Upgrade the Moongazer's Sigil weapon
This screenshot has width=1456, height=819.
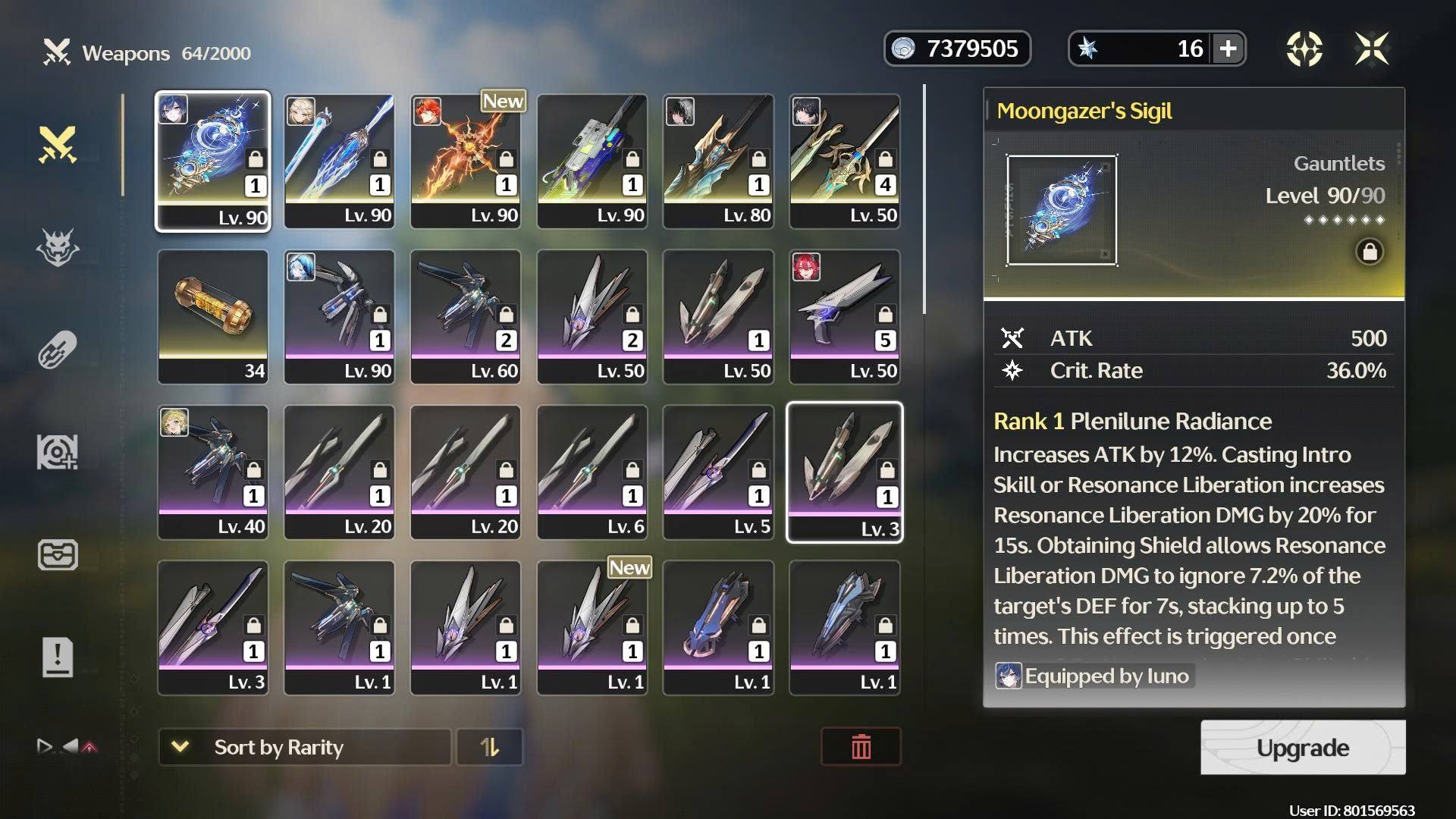click(x=1302, y=748)
